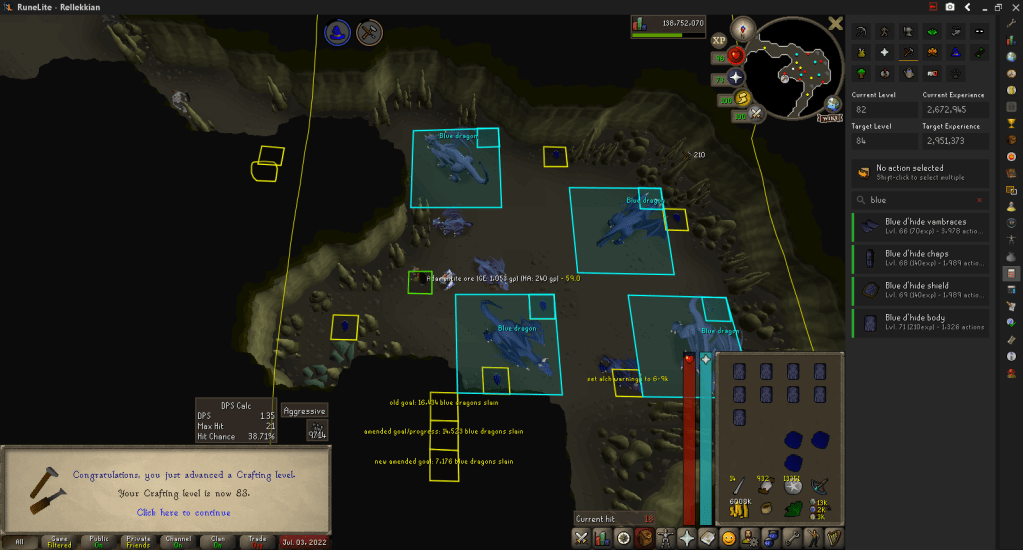Open the Wiki lookup button
The height and width of the screenshot is (550, 1023).
coord(829,118)
